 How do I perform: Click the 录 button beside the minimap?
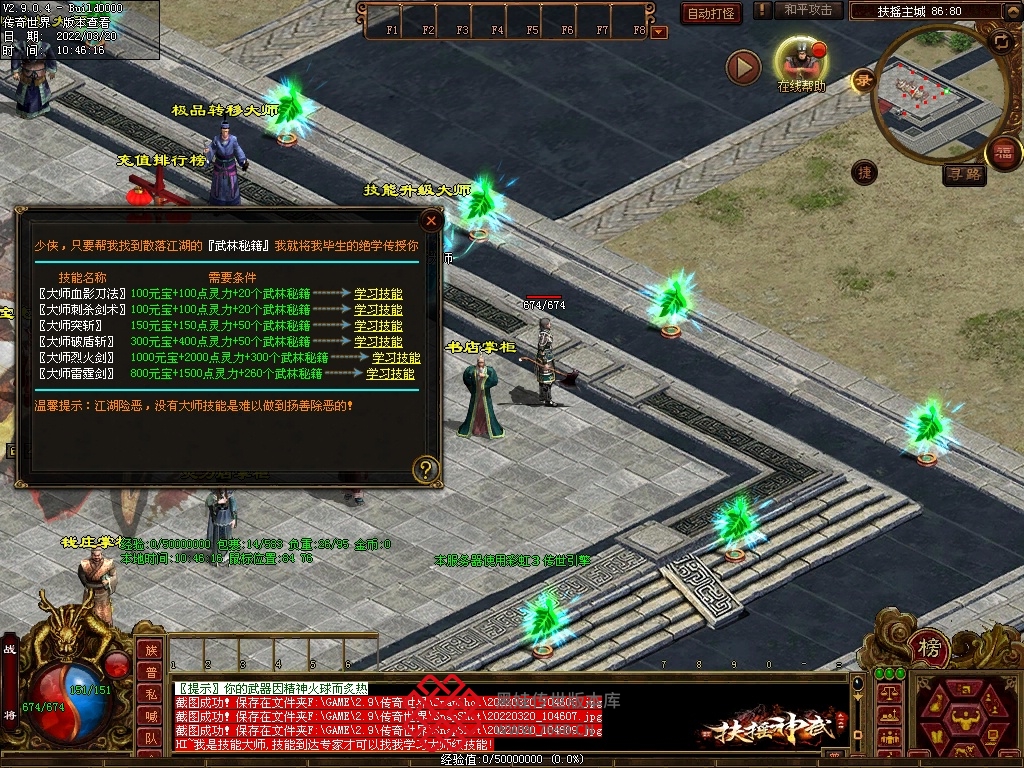[x=863, y=82]
